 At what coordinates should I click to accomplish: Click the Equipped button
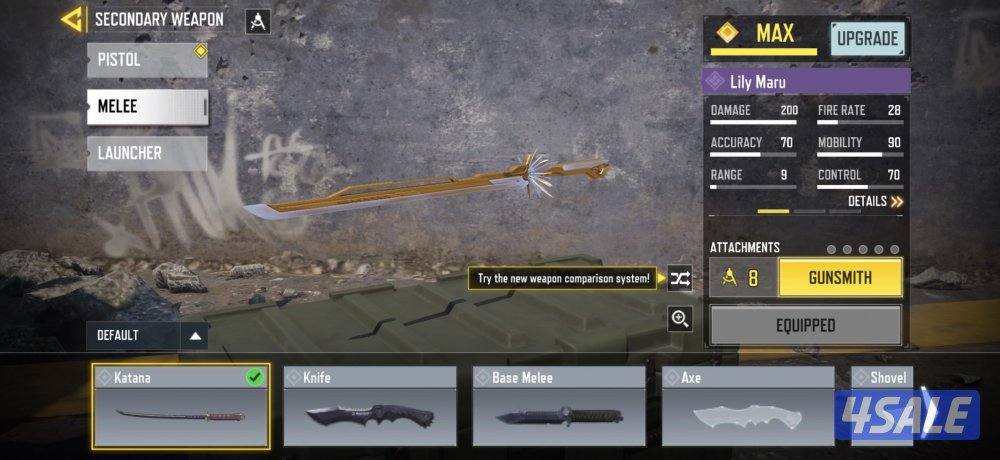(805, 325)
